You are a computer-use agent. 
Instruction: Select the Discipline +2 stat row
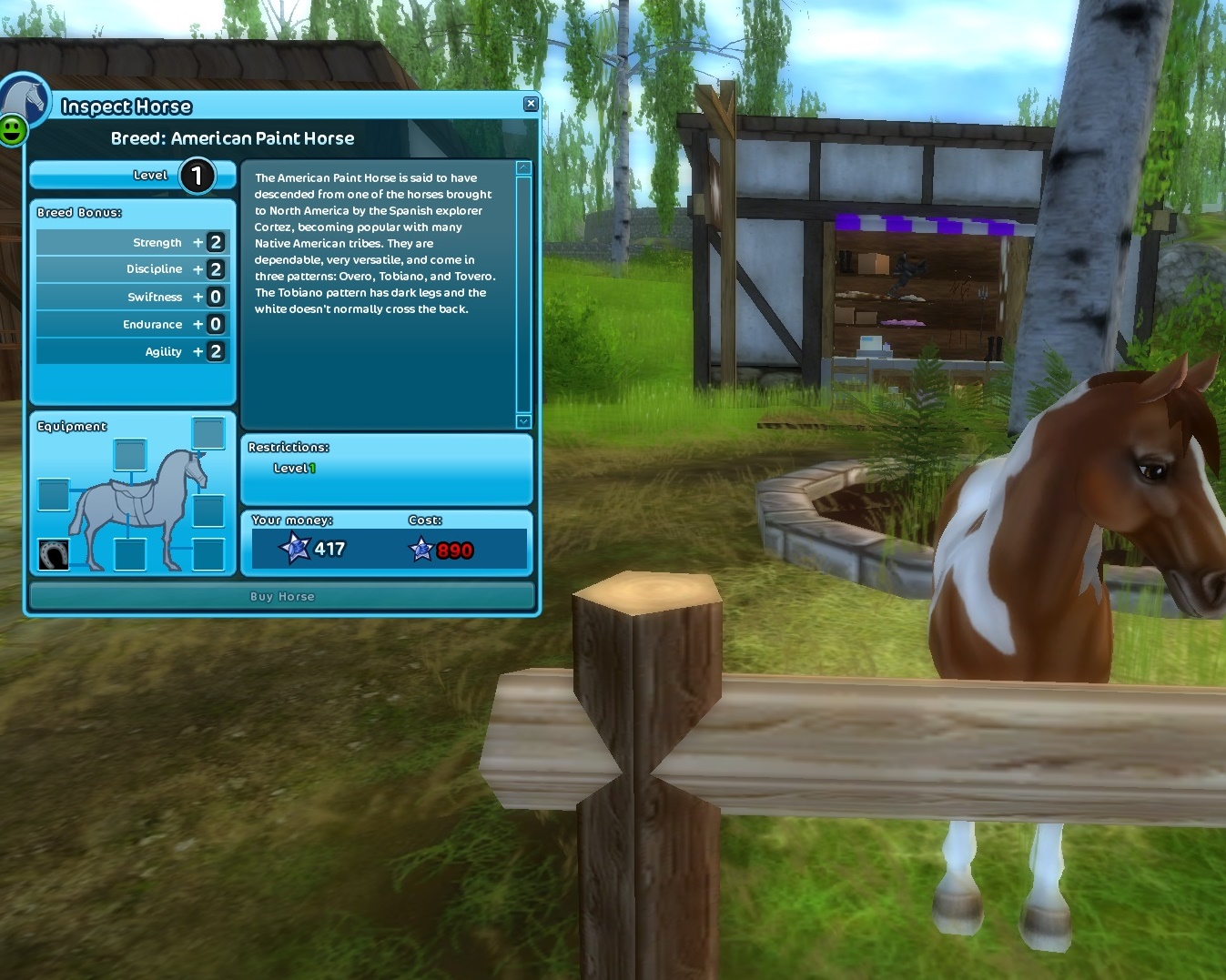130,268
